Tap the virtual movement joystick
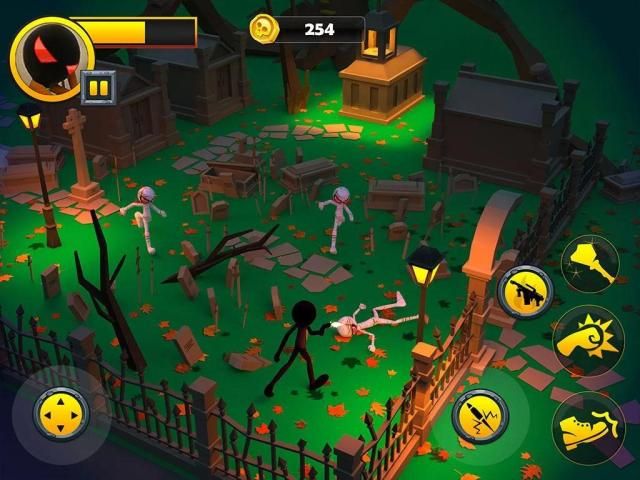640x480 pixels. coord(61,413)
